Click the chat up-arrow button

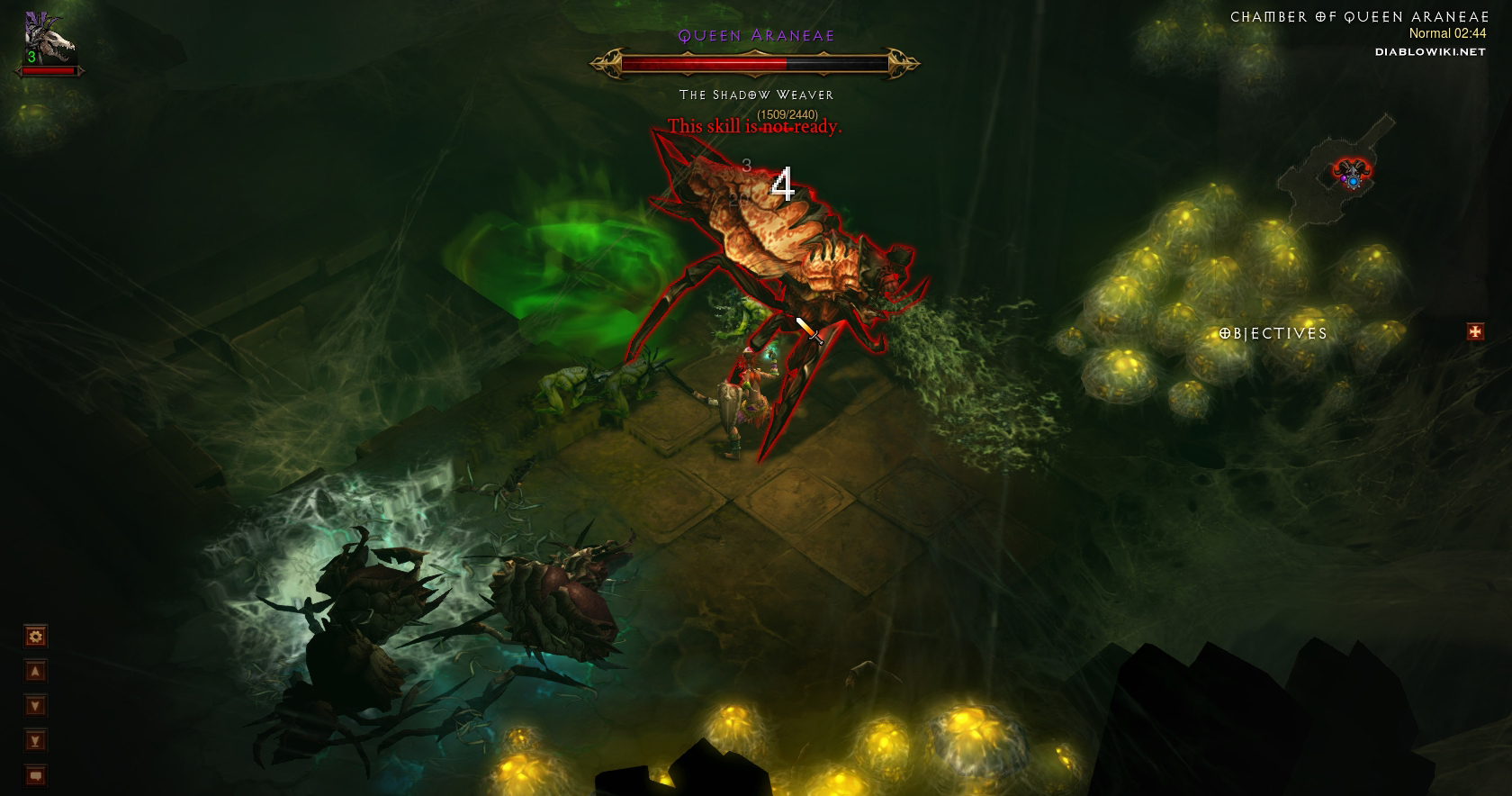35,671
